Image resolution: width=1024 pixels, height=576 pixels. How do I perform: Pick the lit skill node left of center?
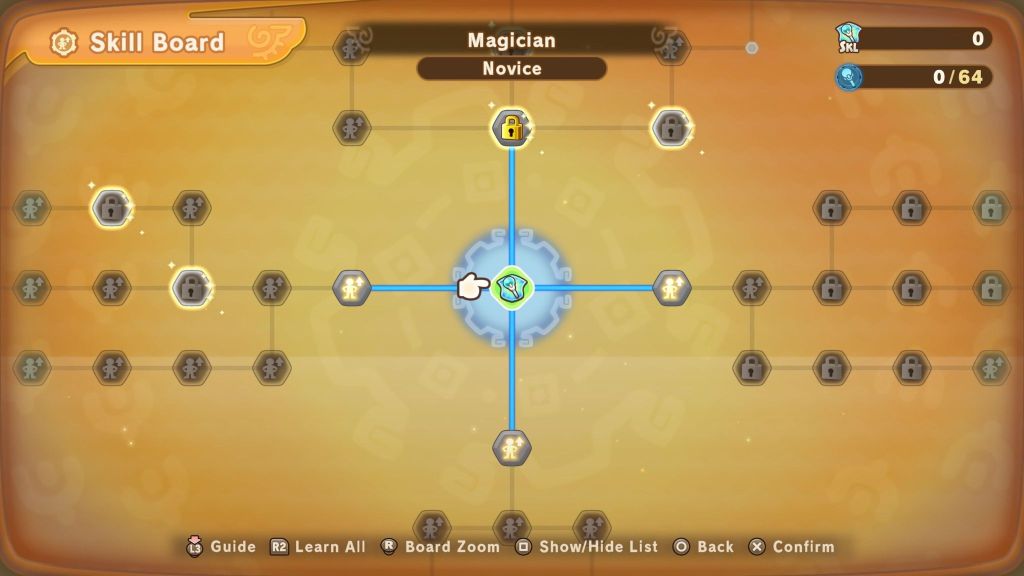coord(351,288)
